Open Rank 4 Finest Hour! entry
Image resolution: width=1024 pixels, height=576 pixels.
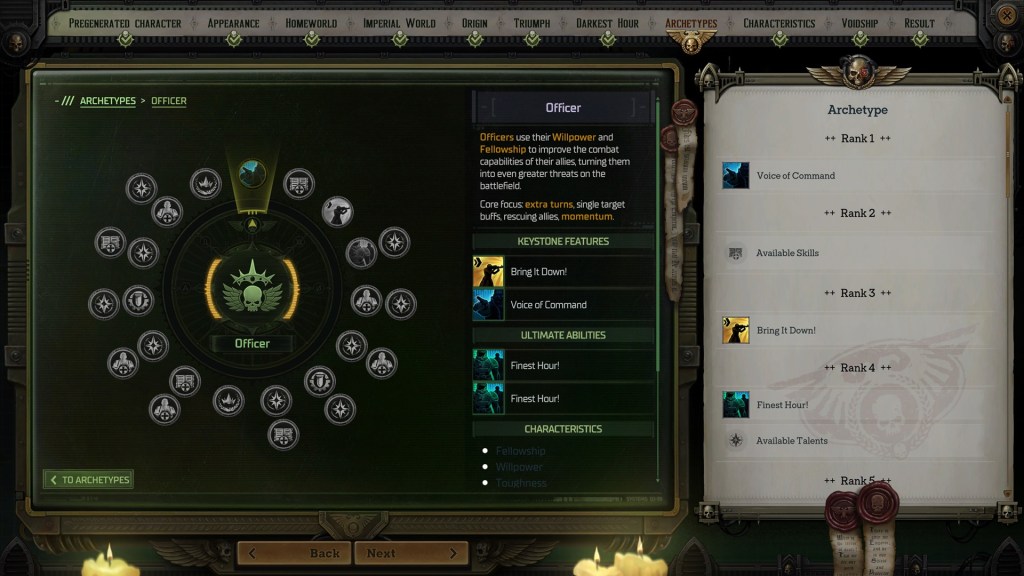pyautogui.click(x=781, y=405)
